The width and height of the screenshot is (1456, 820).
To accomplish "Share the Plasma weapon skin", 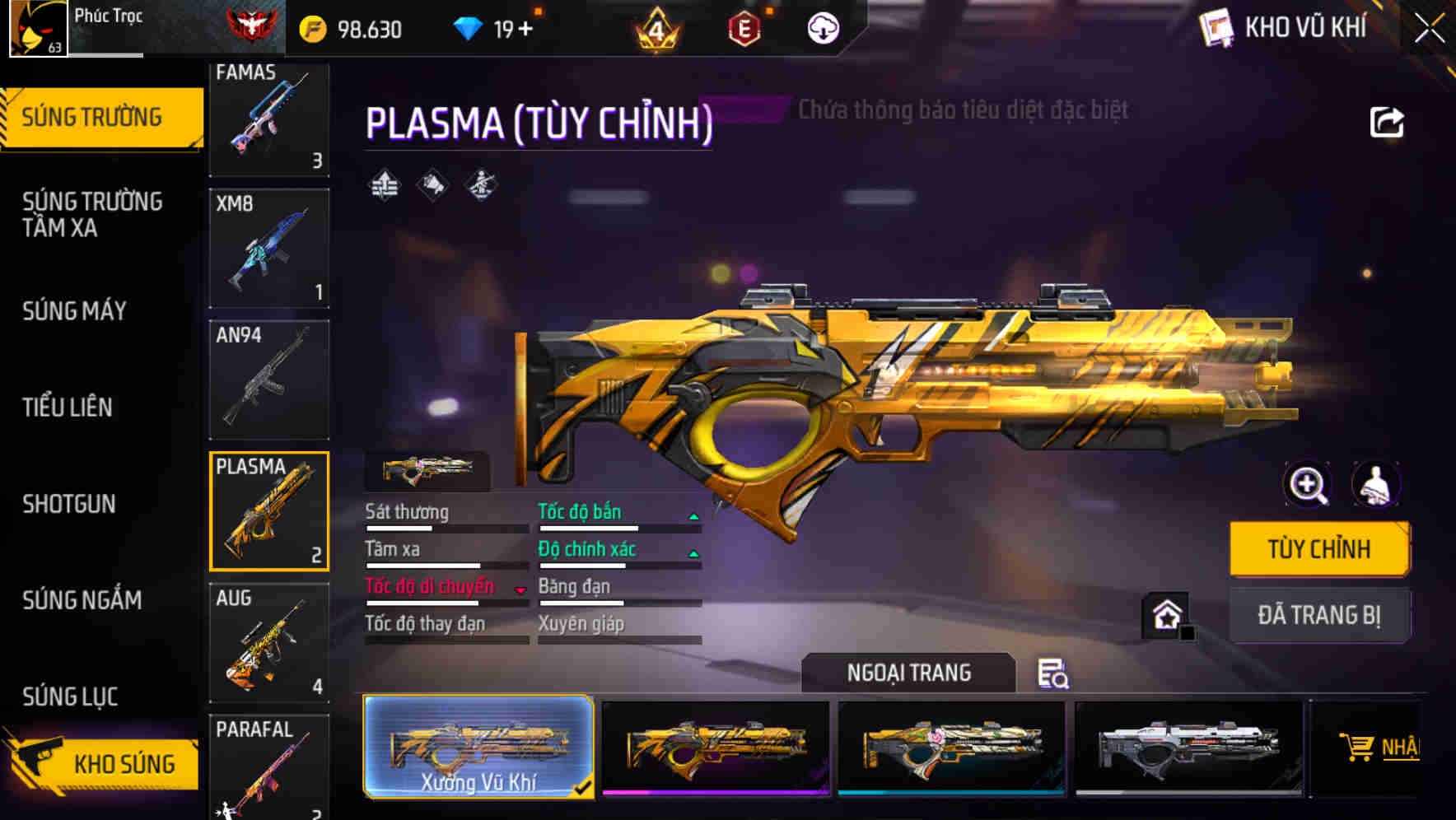I will coord(1386,123).
